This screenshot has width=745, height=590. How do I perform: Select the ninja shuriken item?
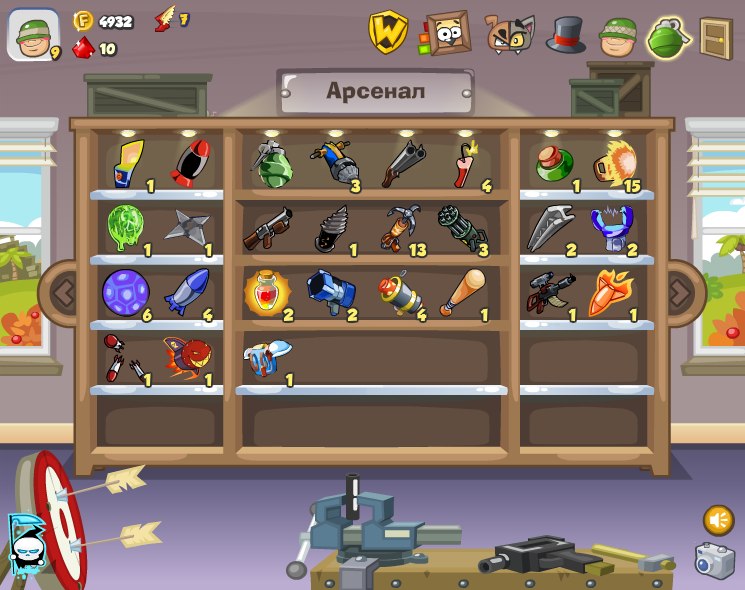pos(188,229)
